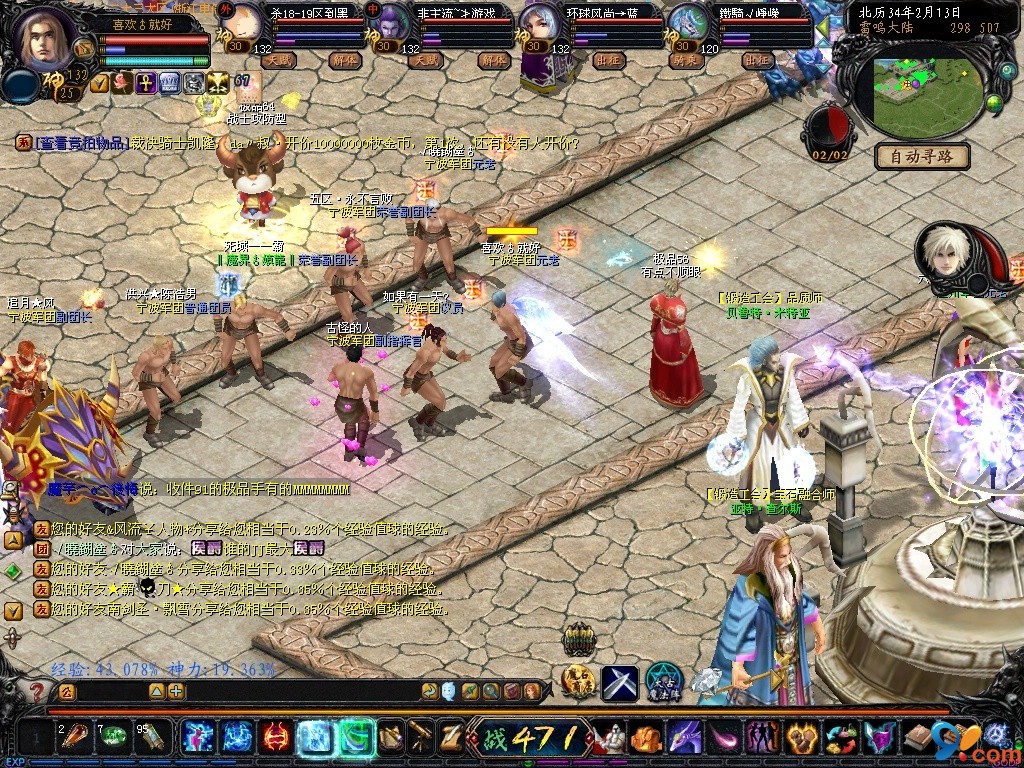Click the player portrait of 喜欢就好
The width and height of the screenshot is (1024, 768).
(x=43, y=40)
